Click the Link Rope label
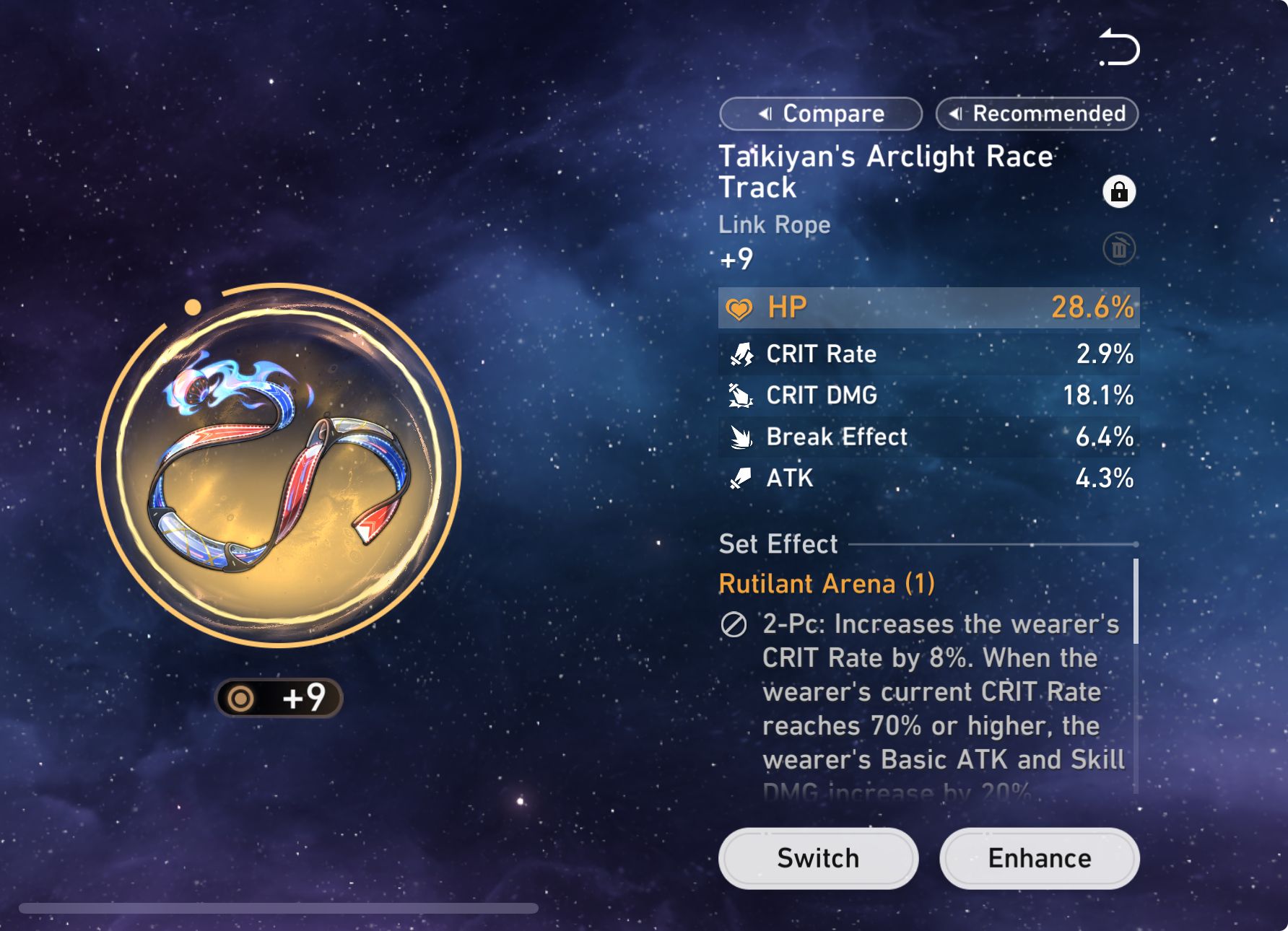Viewport: 1288px width, 931px height. click(774, 224)
